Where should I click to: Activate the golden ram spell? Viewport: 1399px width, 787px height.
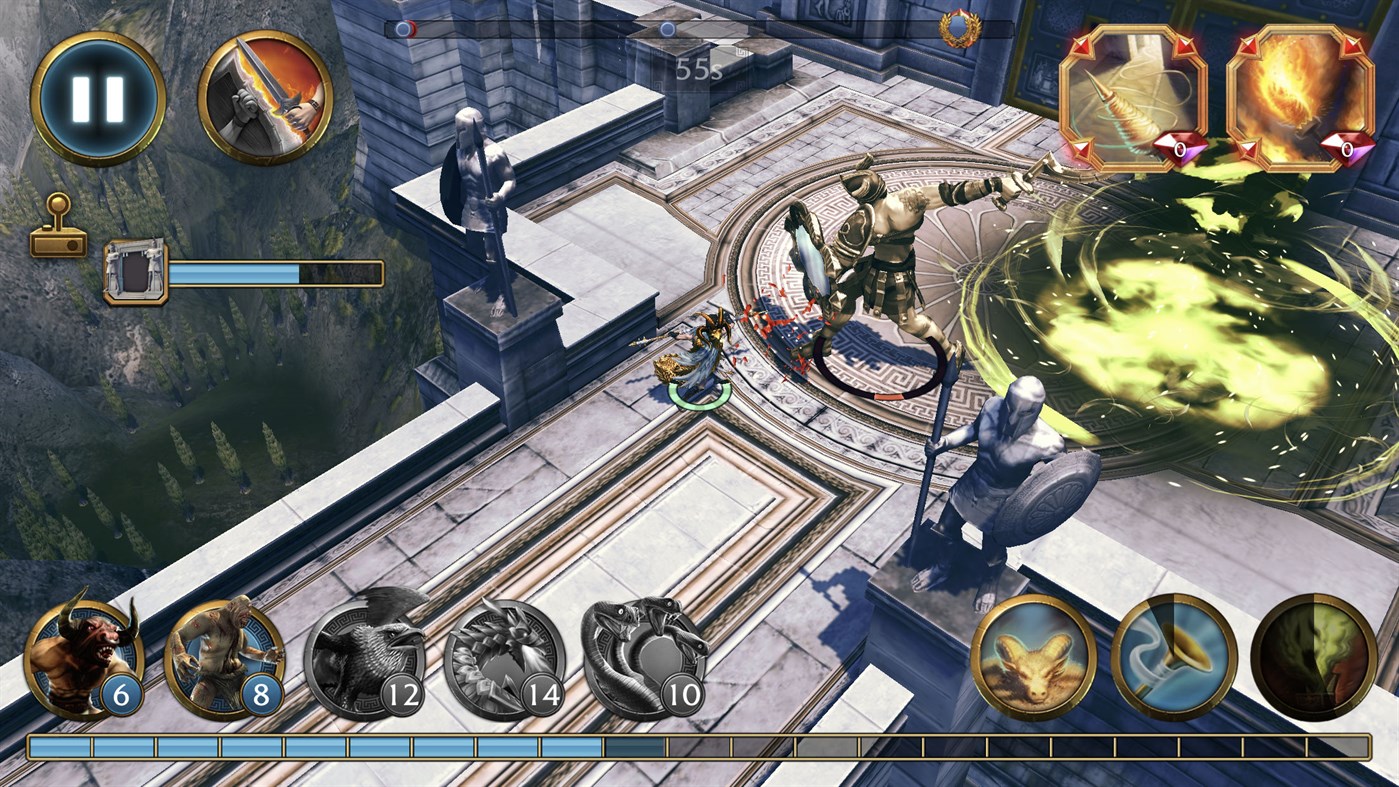pos(1035,658)
